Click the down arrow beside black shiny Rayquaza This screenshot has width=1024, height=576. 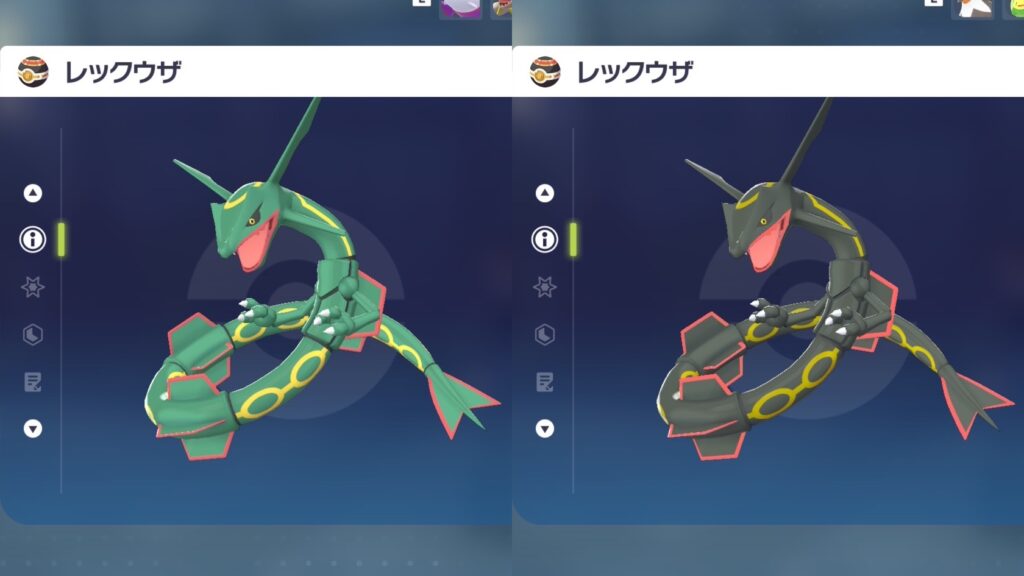545,428
